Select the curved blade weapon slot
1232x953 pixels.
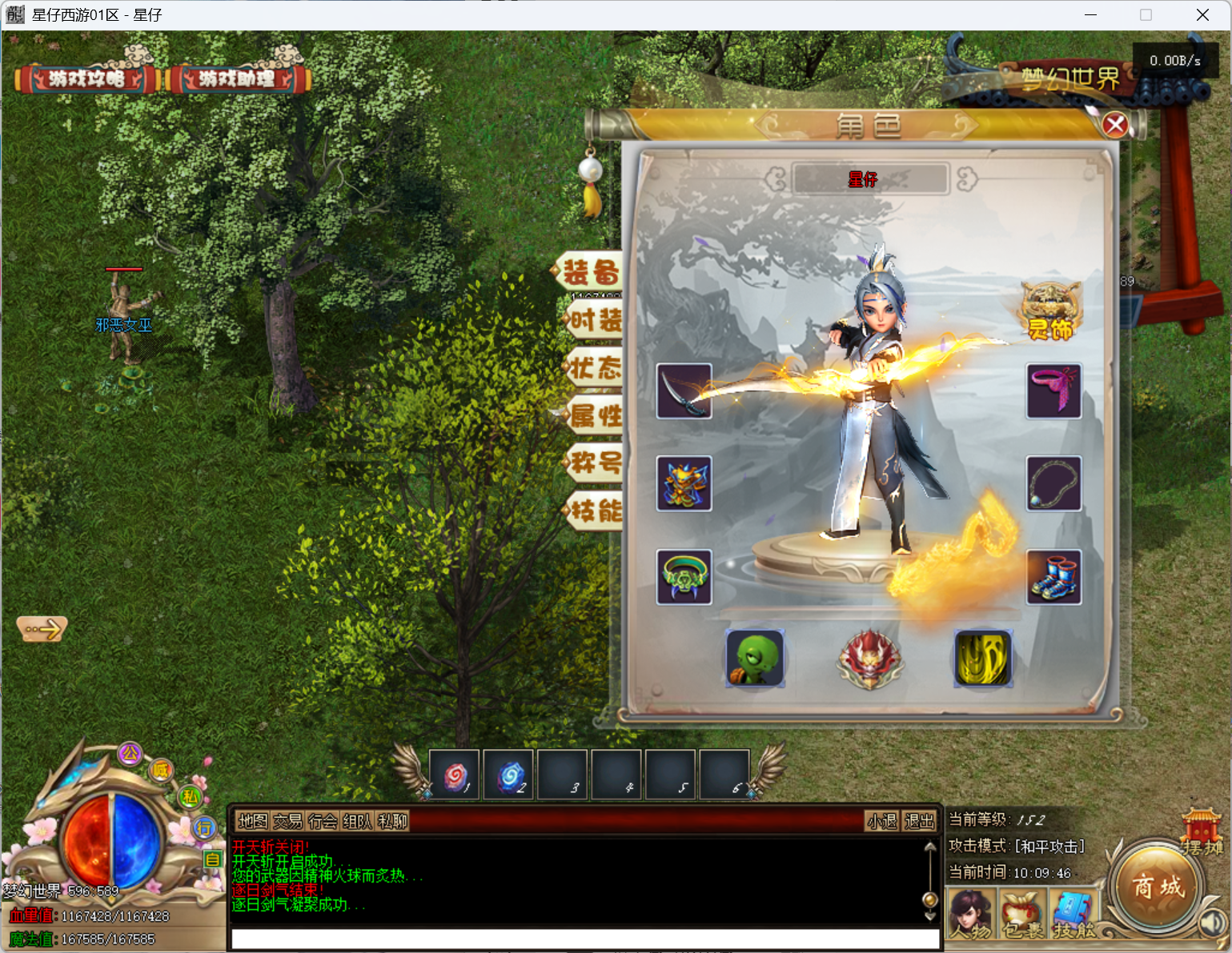pos(684,391)
